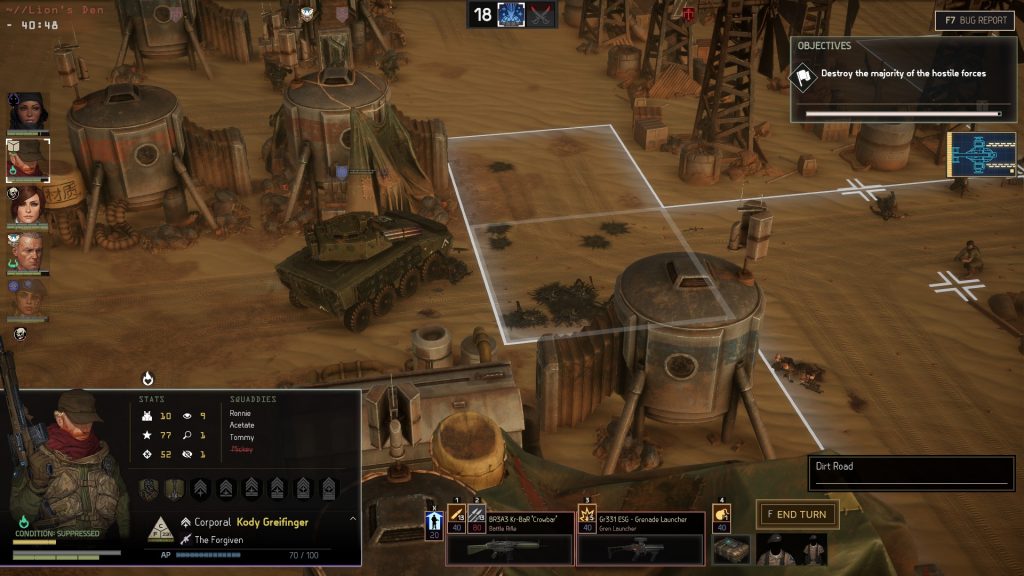Select the dark-haired woman squad portrait
Viewport: 1024px width, 576px height.
click(x=26, y=112)
